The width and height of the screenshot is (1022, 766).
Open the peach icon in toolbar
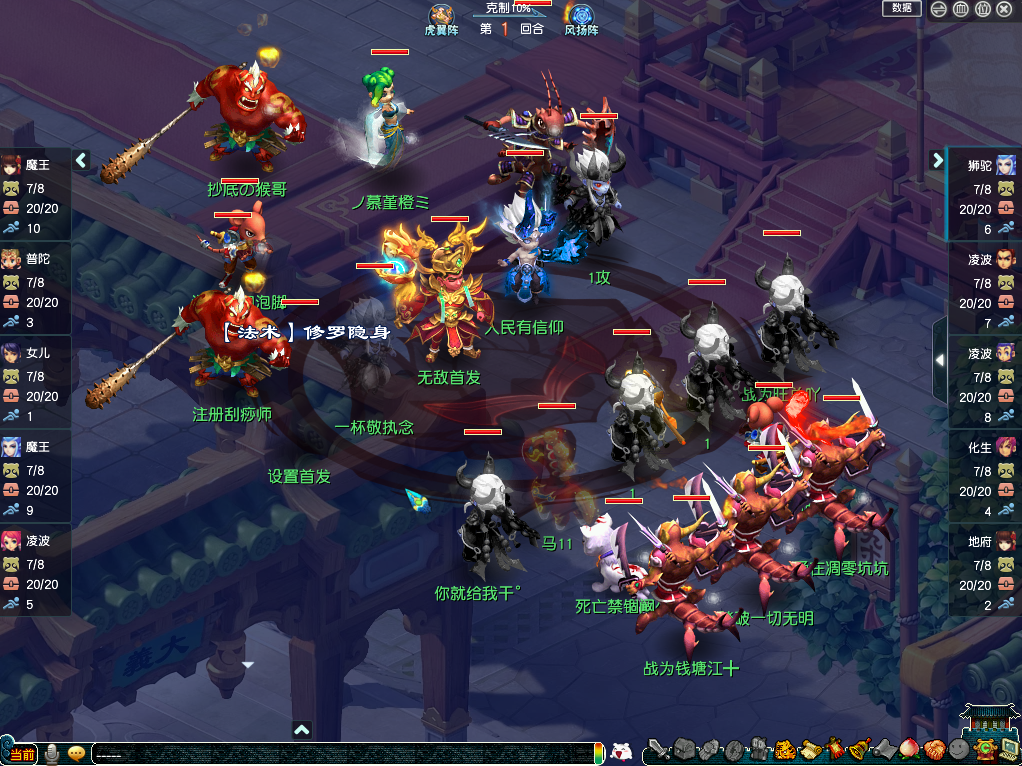909,749
